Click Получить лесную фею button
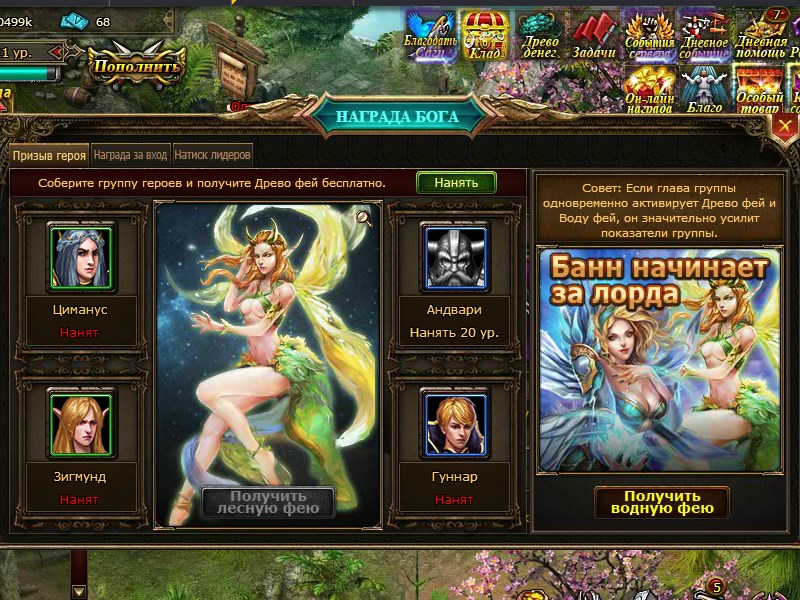 tap(268, 502)
